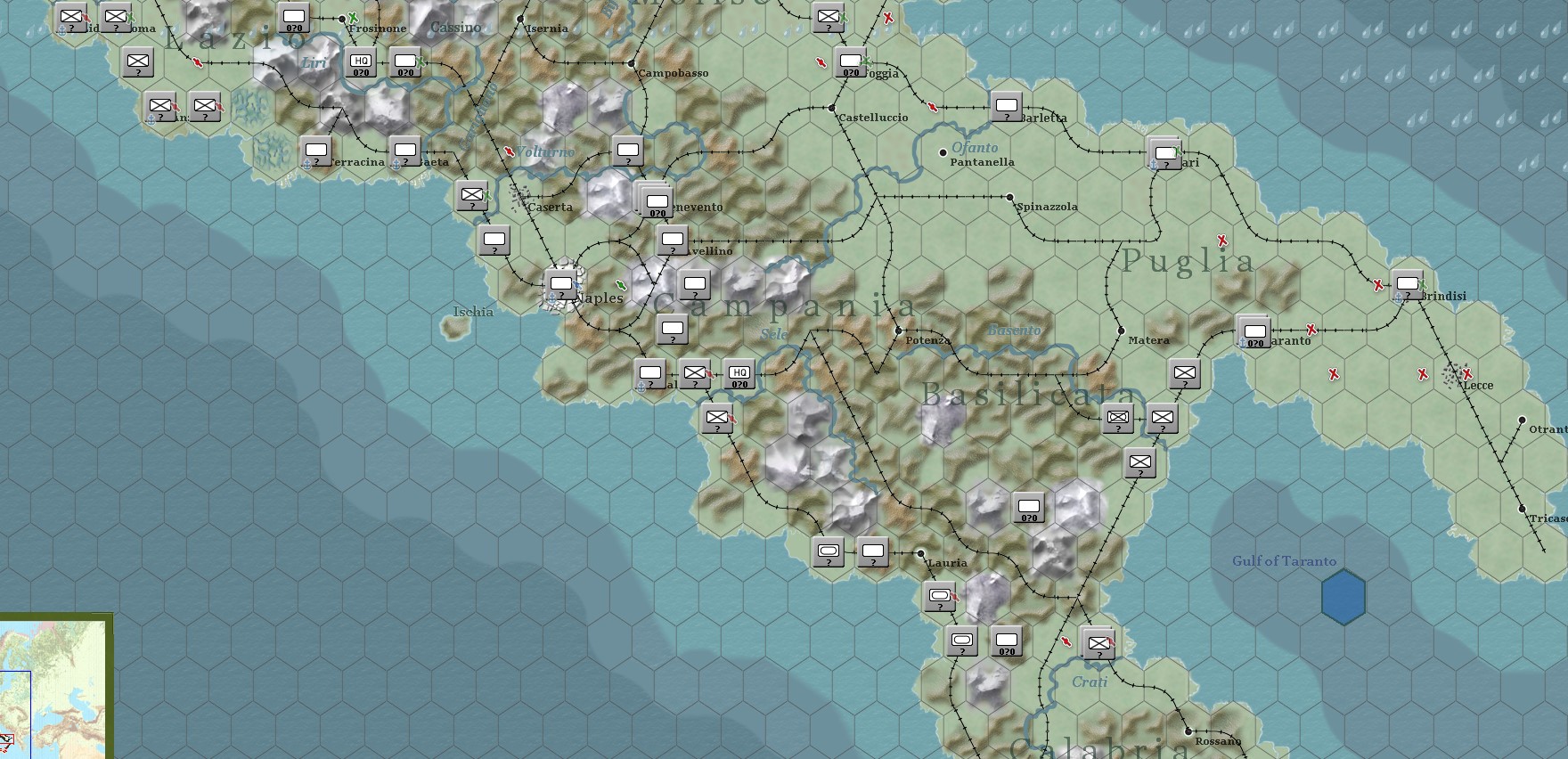
Task: Click the HQ counter near Frosinone
Action: (362, 61)
